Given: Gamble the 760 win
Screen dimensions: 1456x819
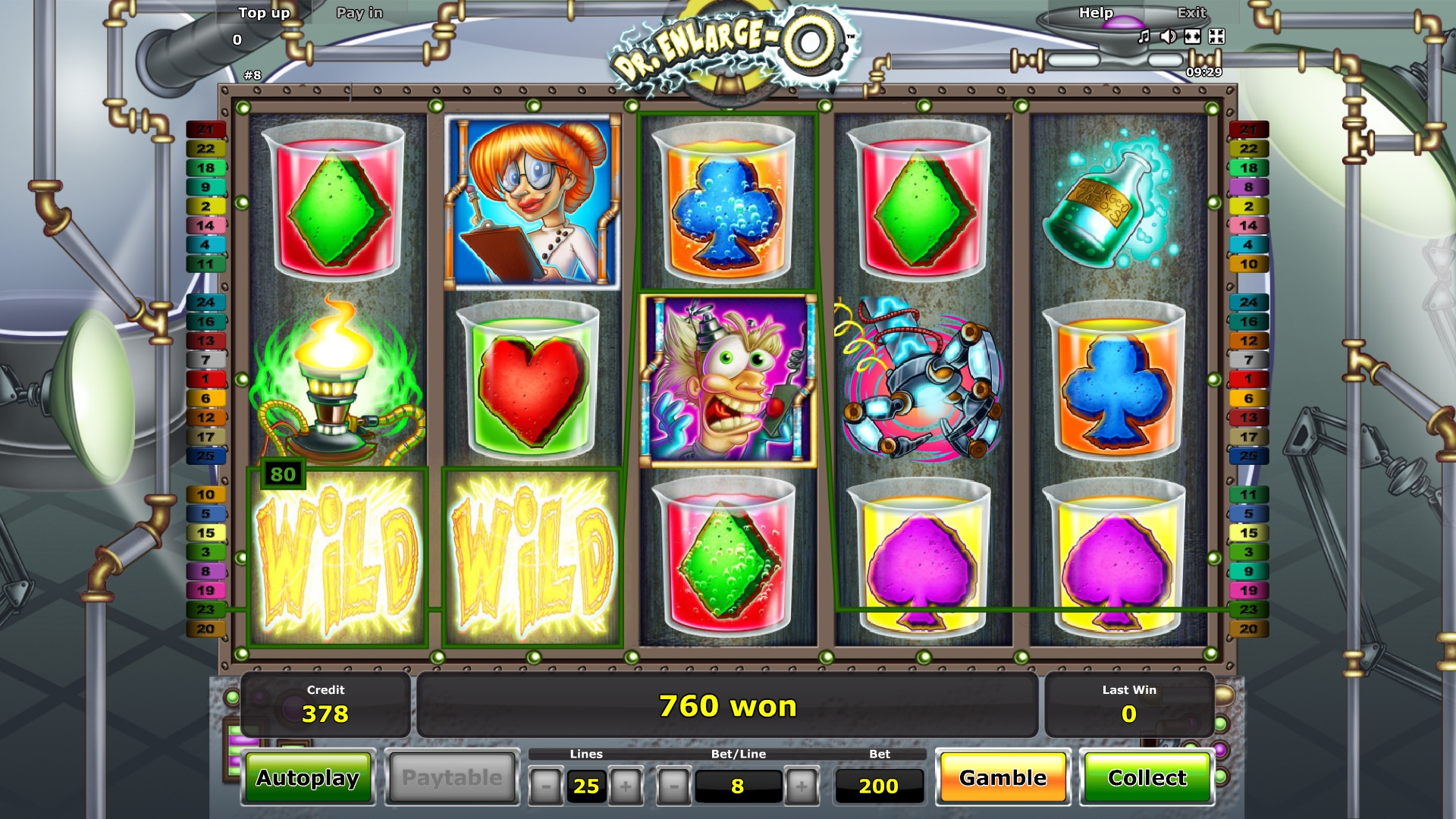Looking at the screenshot, I should [x=1003, y=778].
